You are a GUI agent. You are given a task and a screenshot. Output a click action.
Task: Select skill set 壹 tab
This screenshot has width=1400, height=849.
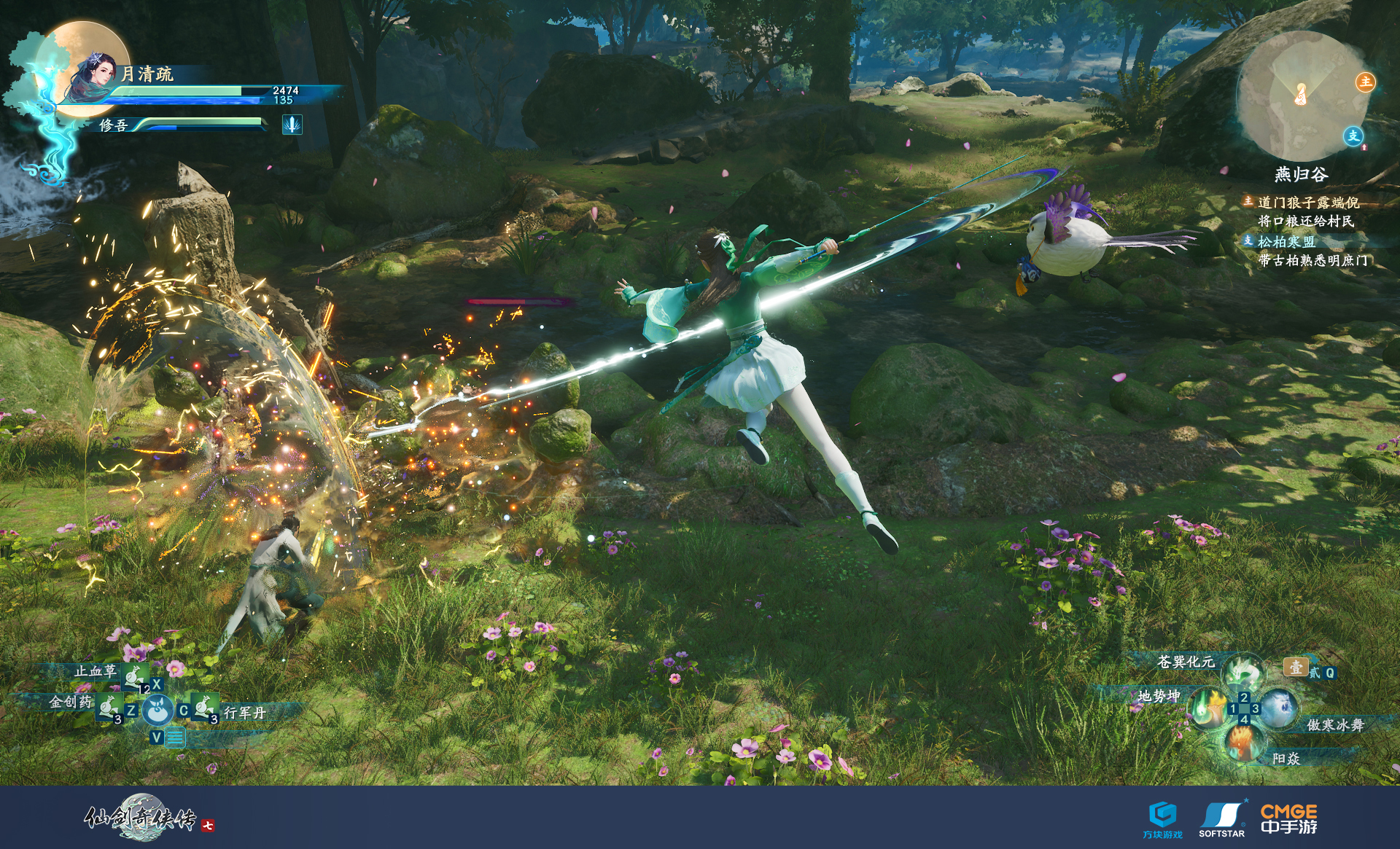tap(1295, 667)
